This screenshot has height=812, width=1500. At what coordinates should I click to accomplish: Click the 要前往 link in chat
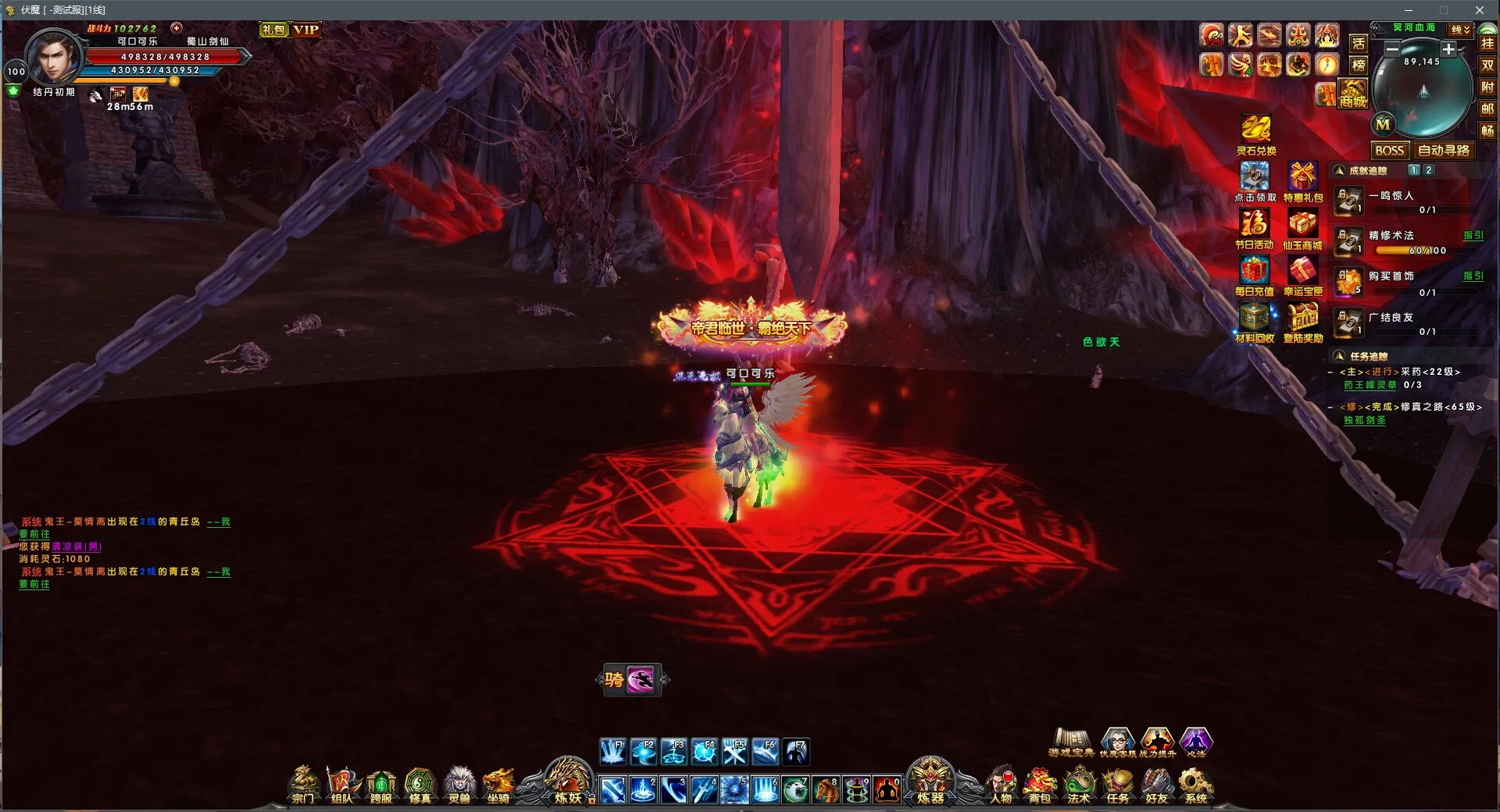pyautogui.click(x=34, y=534)
